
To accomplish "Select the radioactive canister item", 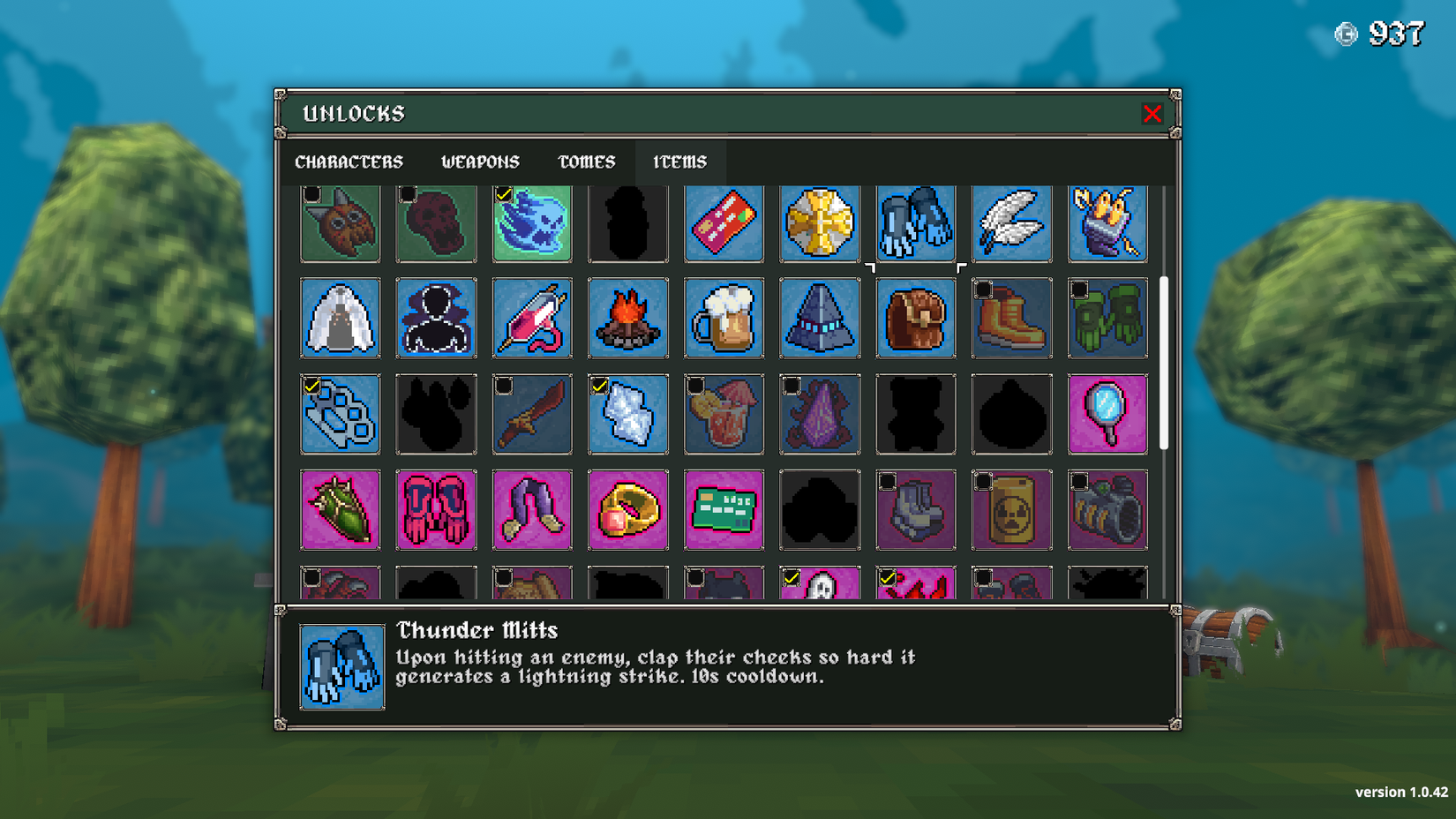I will click(1011, 509).
